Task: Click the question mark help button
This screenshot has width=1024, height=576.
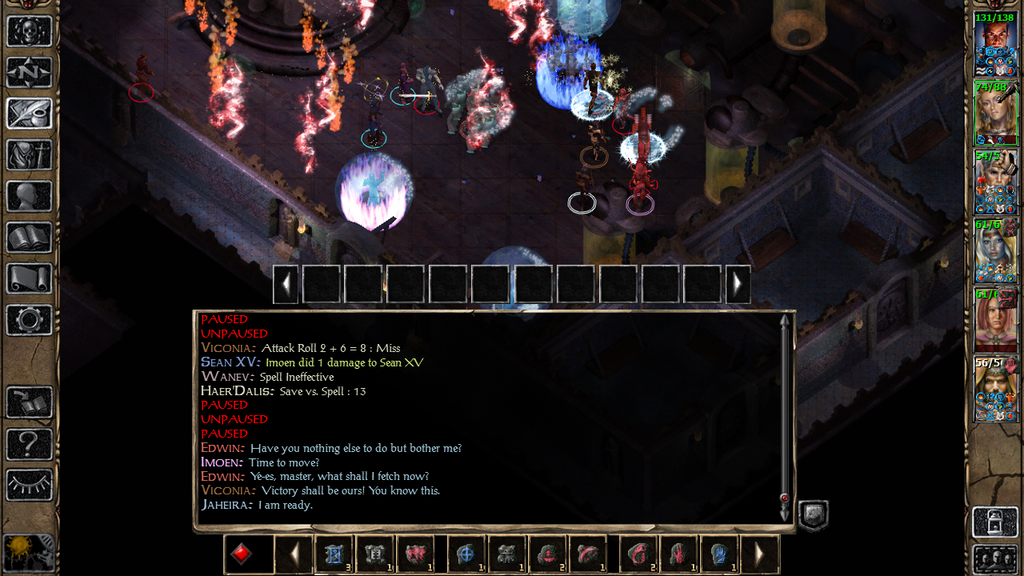Action: point(29,443)
